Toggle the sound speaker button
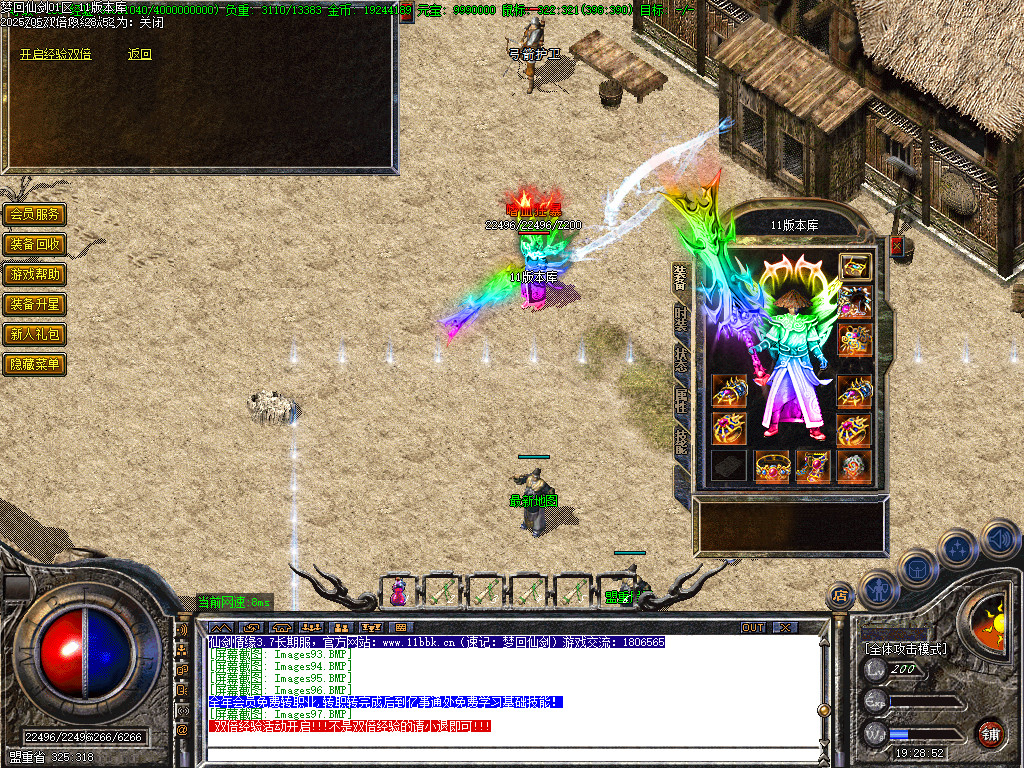This screenshot has height=768, width=1024. tap(998, 540)
